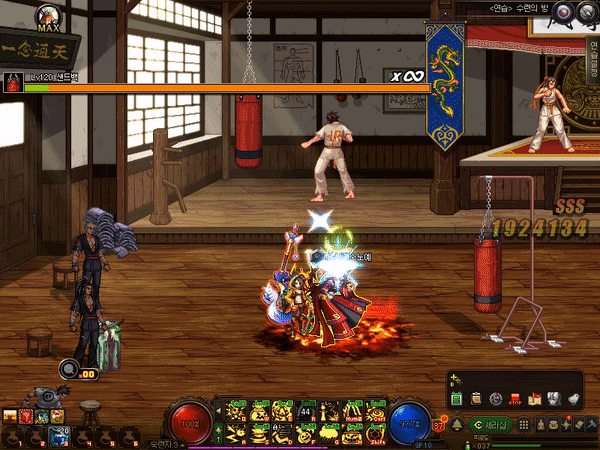Image resolution: width=600 pixels, height=450 pixels.
Task: Click the yellow sparkle plus icon
Action: tap(456, 381)
